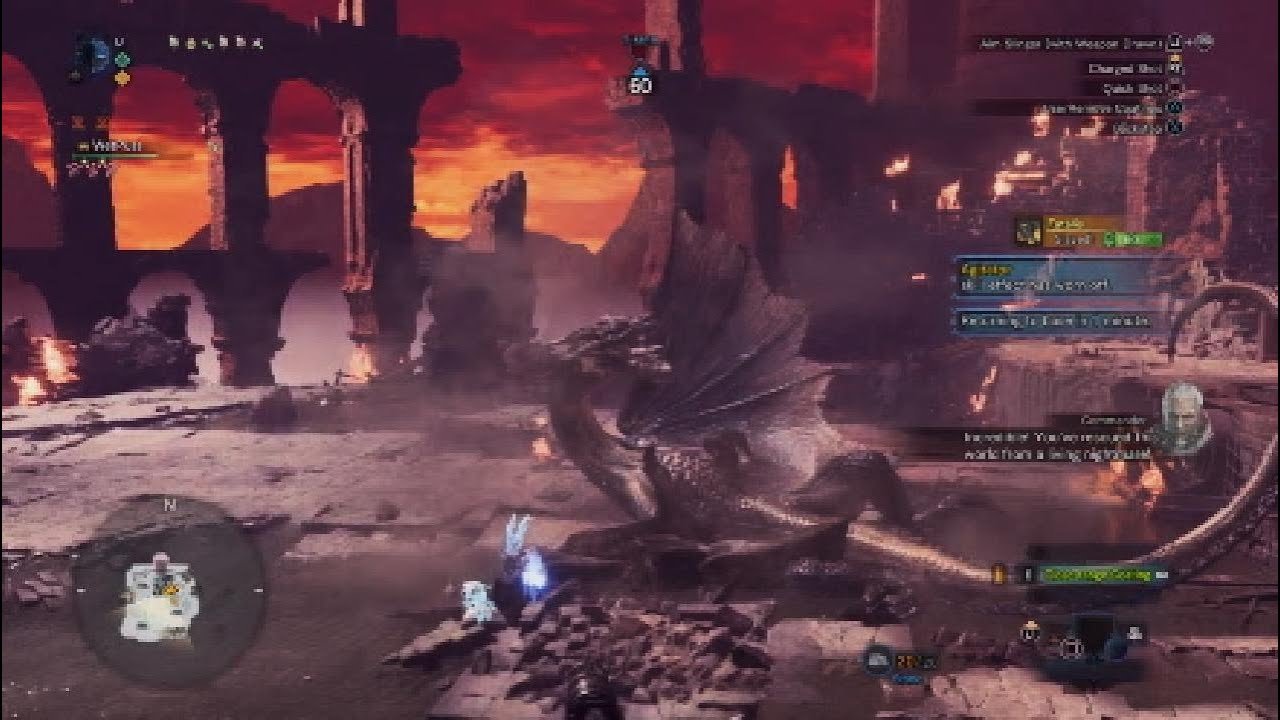Click the obtained item icon in the loot notification
This screenshot has height=720, width=1280.
point(1029,231)
